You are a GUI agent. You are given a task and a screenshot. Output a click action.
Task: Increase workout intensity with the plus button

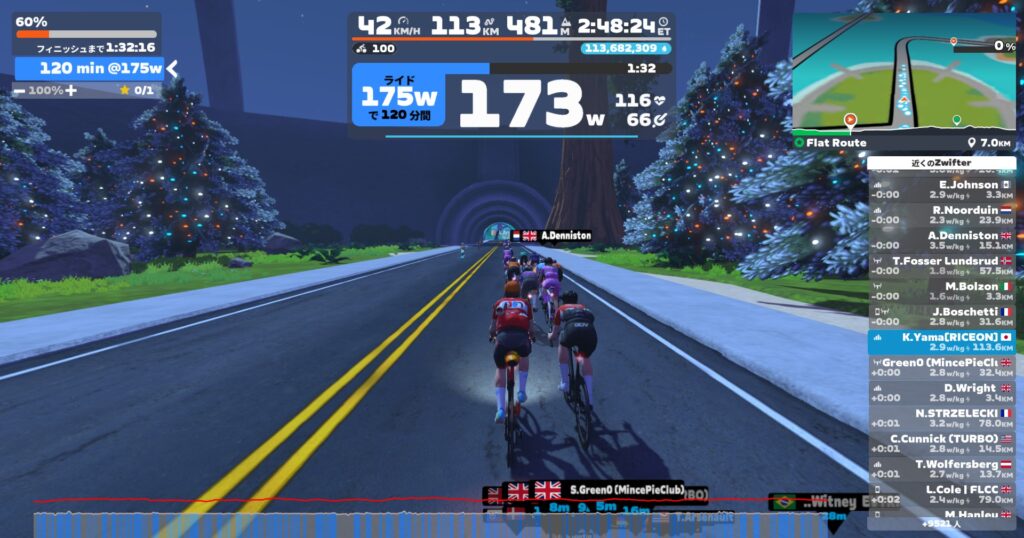(x=71, y=90)
